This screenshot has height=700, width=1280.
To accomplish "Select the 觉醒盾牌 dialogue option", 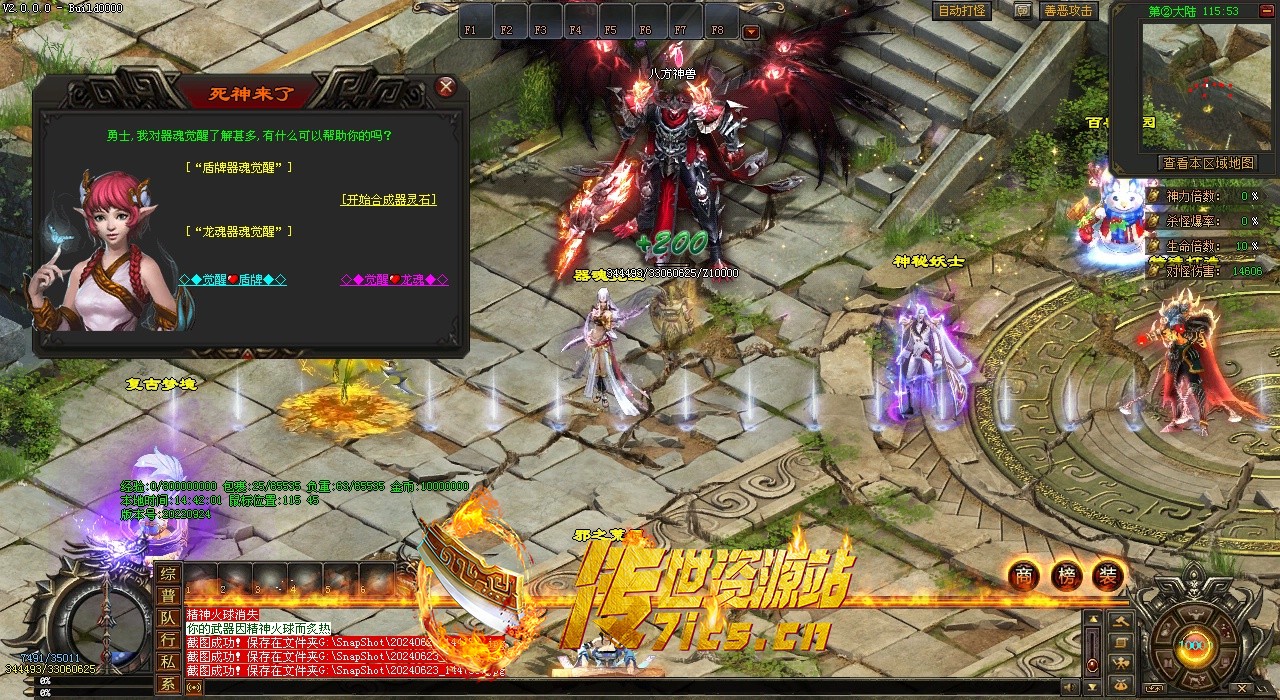I will (x=232, y=280).
